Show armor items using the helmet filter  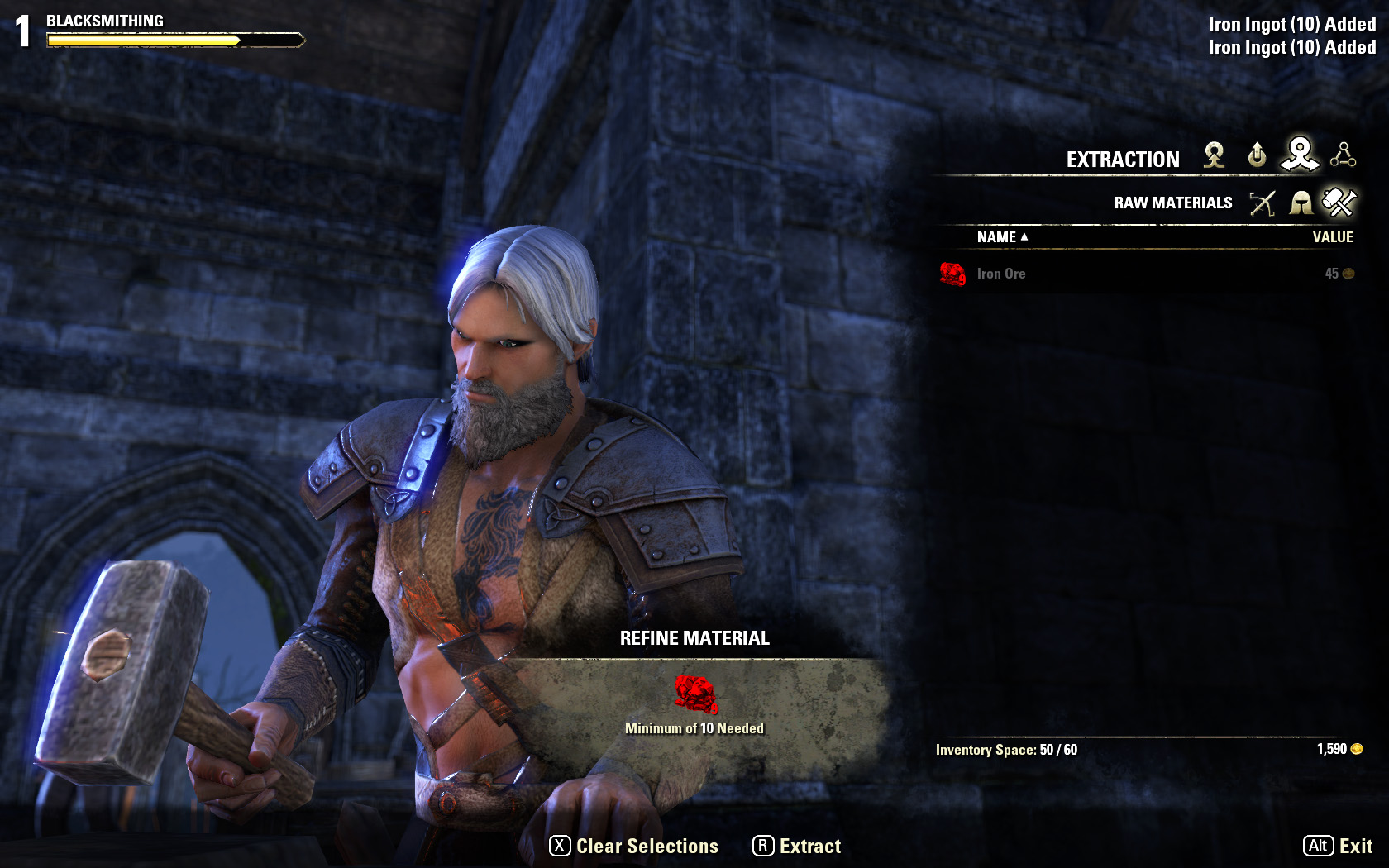coord(1301,203)
